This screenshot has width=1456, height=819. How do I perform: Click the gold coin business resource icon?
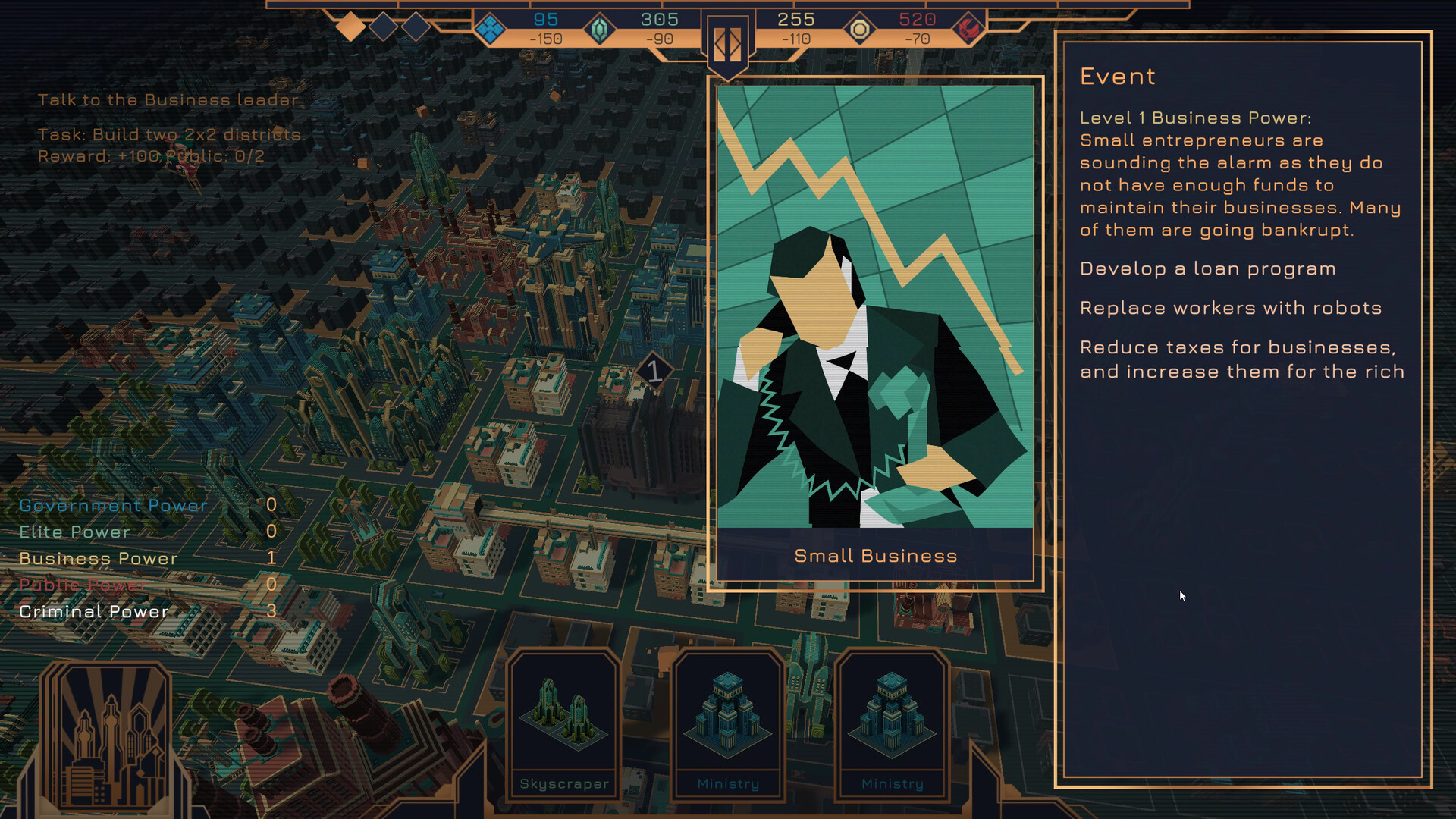(859, 30)
